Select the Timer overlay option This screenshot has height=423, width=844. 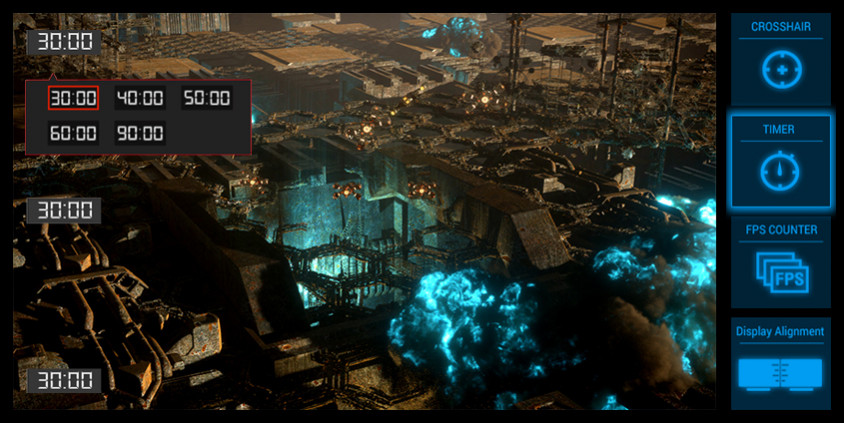click(781, 162)
